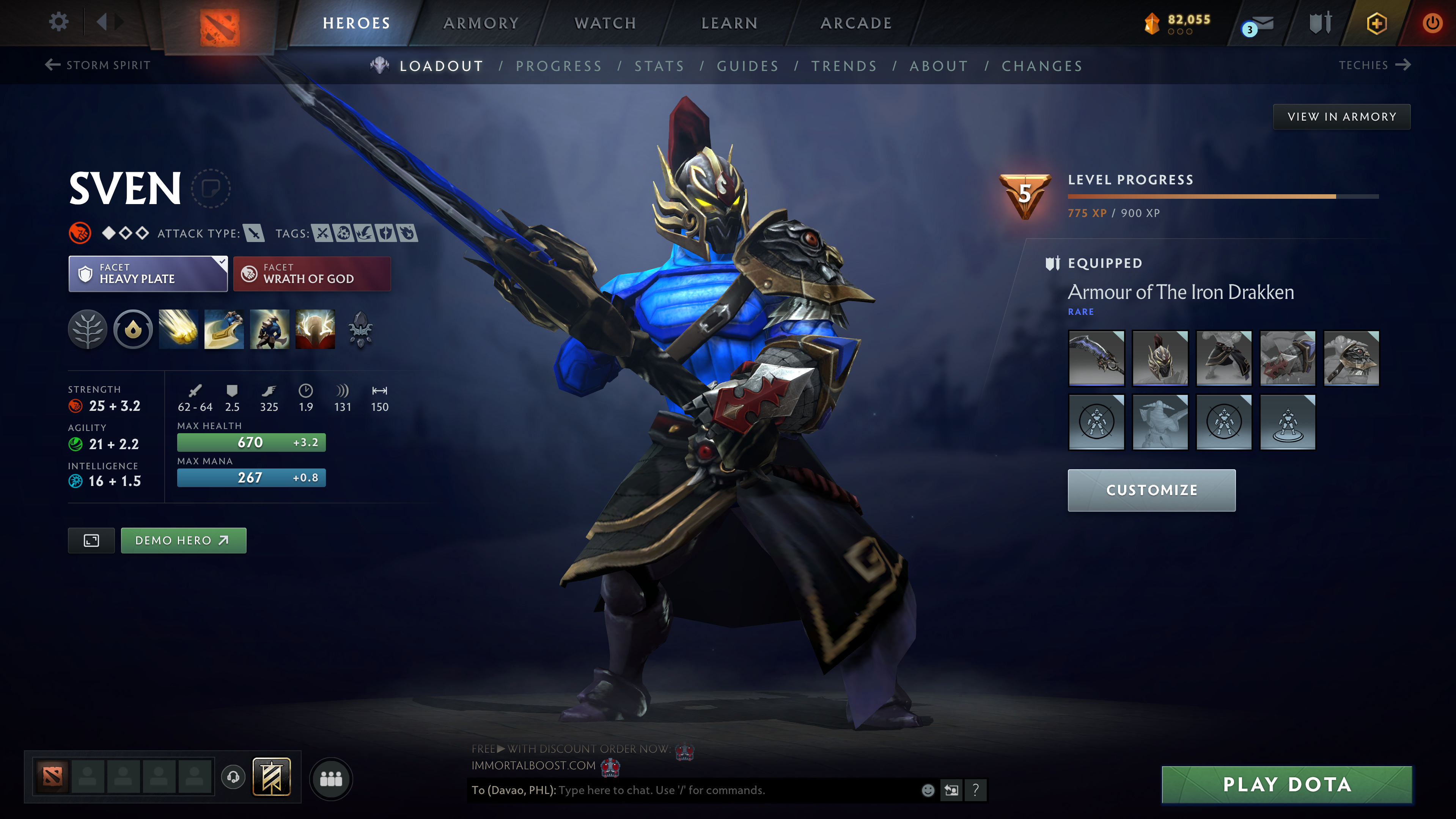
Task: Open the guild banner icon bottom left
Action: pyautogui.click(x=271, y=778)
